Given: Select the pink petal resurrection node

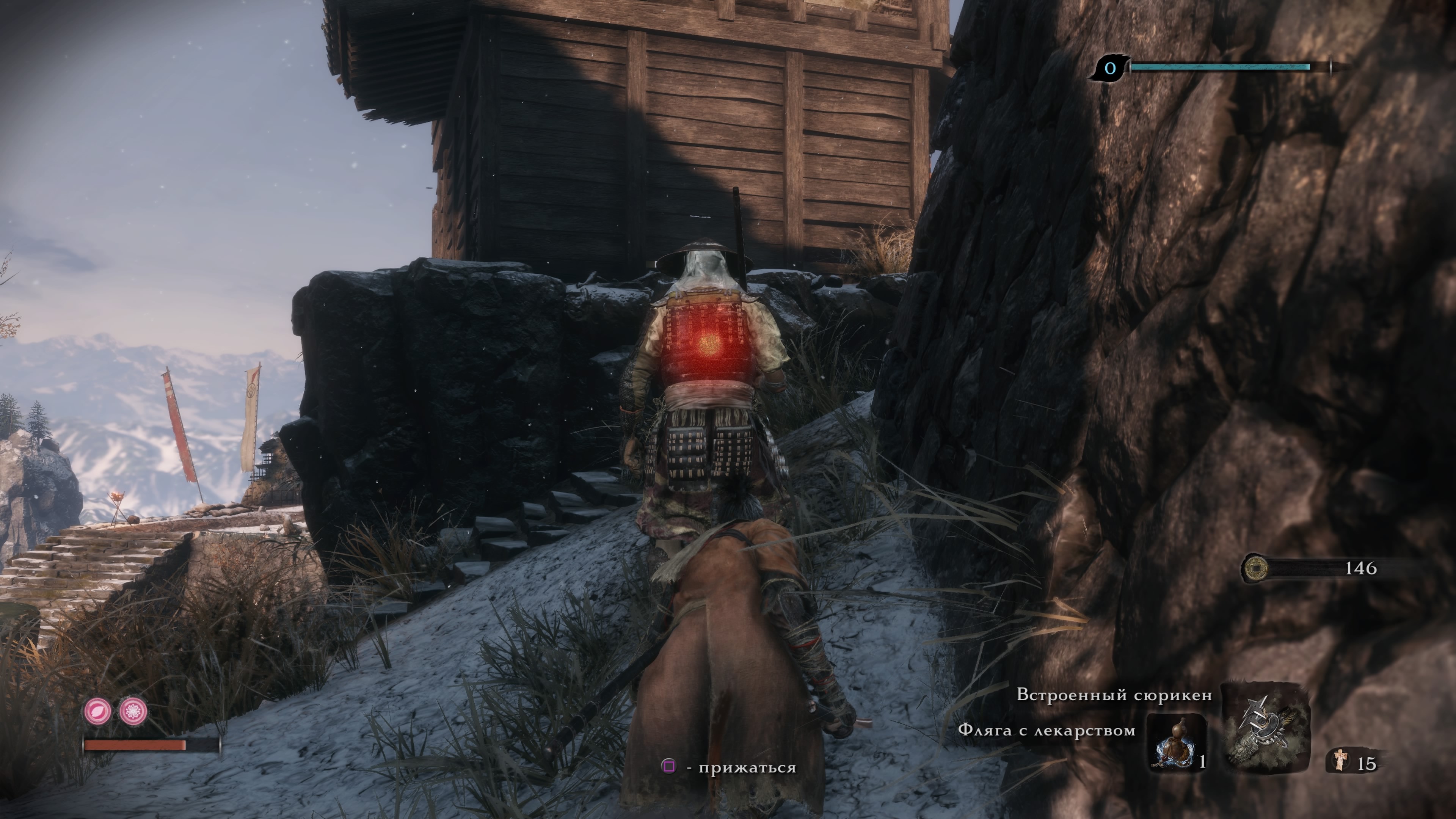Looking at the screenshot, I should coord(98,711).
